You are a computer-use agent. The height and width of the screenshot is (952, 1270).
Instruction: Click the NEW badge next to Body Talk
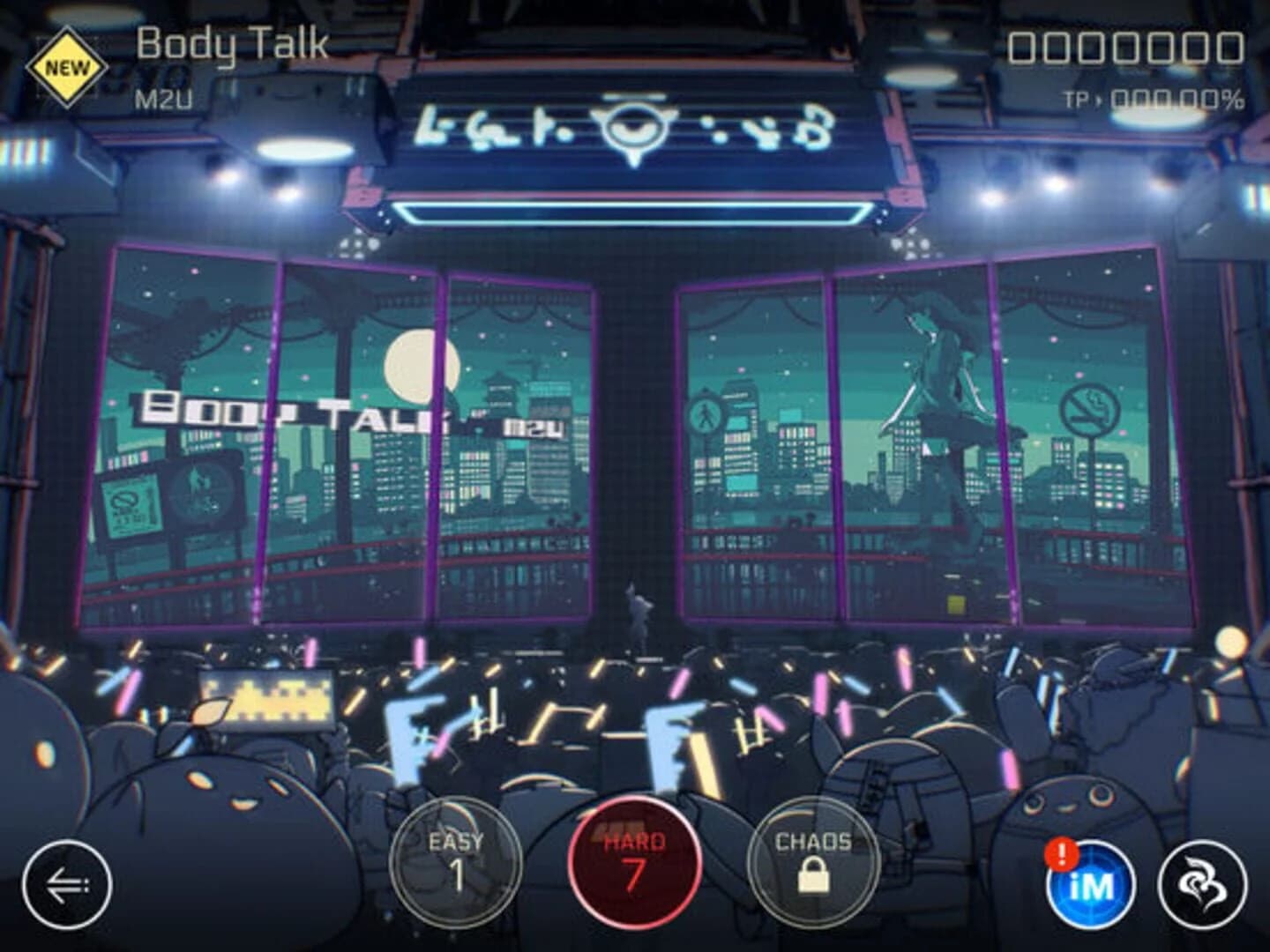72,62
